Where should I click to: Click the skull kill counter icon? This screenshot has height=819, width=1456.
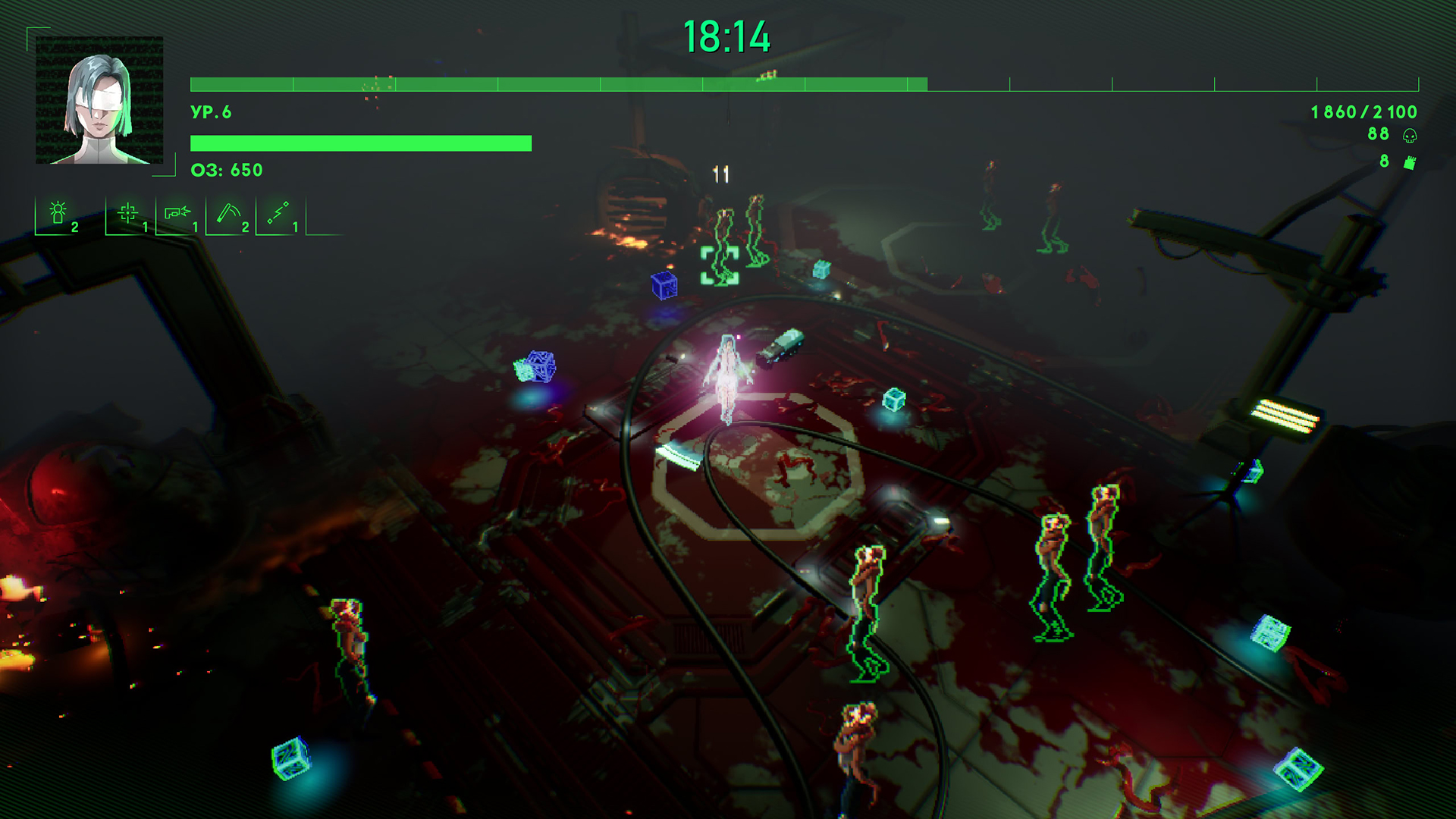(1410, 136)
